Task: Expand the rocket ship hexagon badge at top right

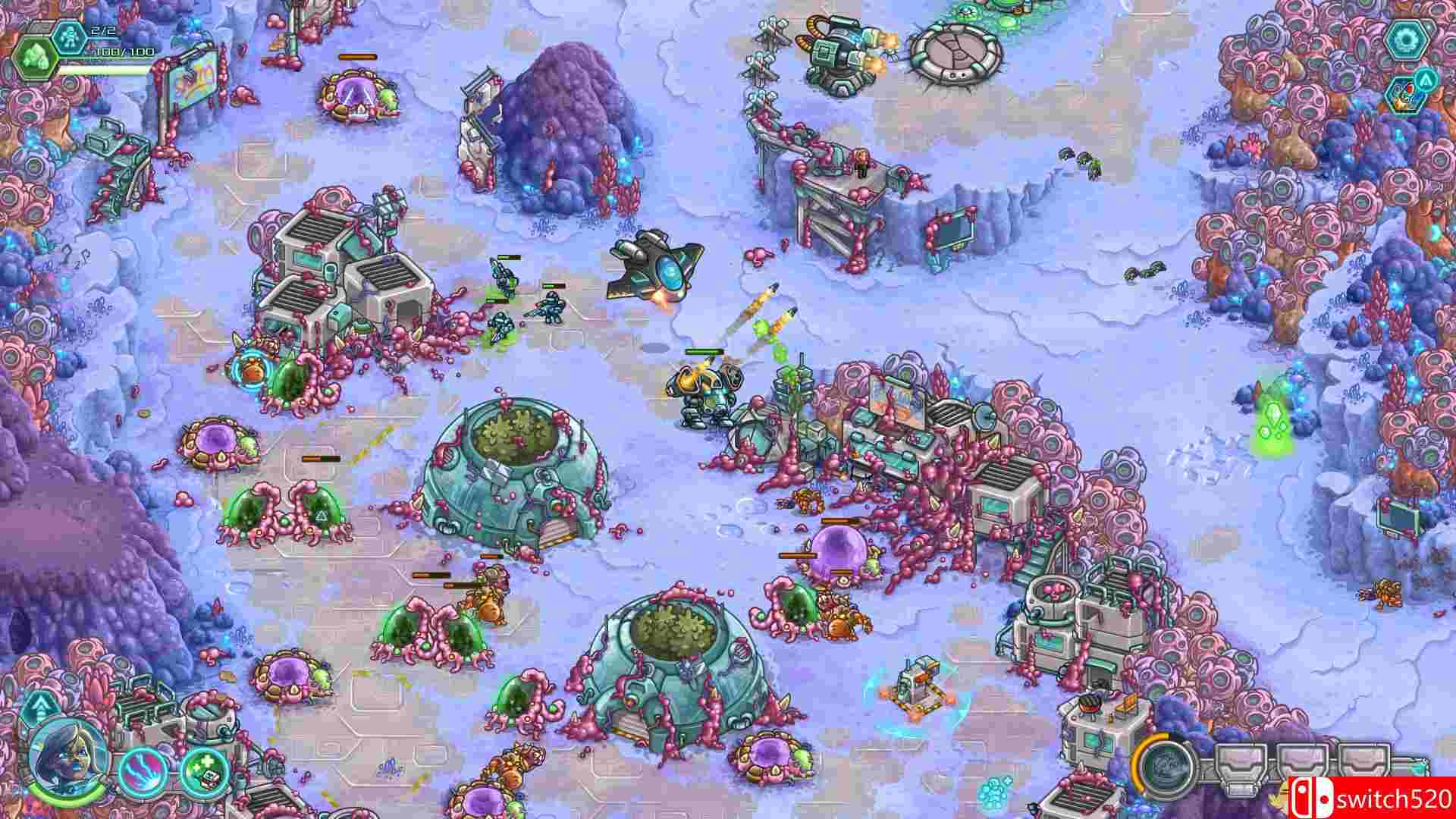Action: point(1407,96)
